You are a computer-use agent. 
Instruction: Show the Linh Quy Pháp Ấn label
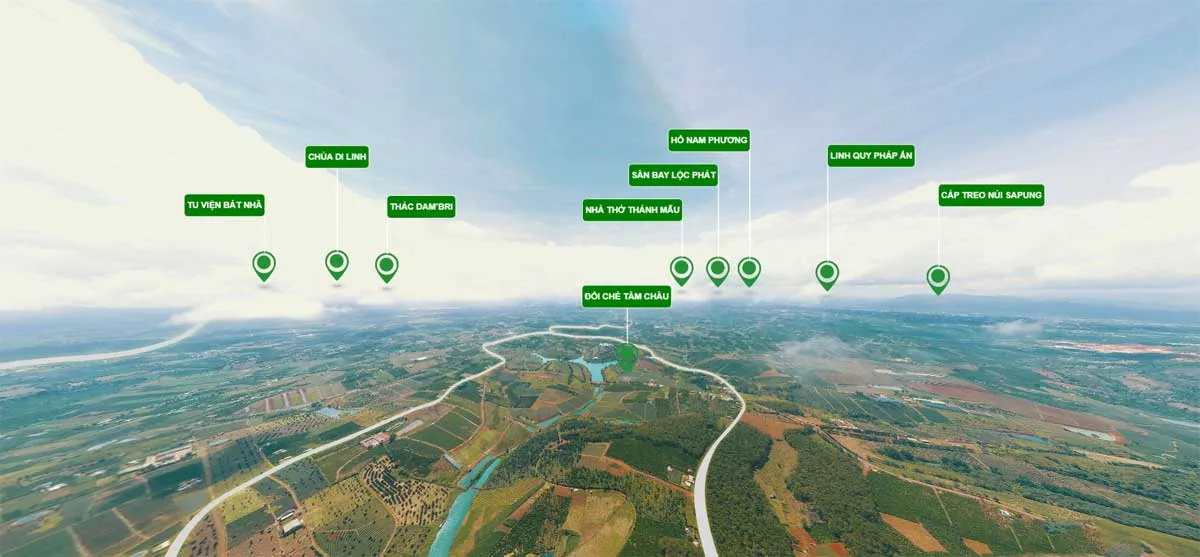871,156
